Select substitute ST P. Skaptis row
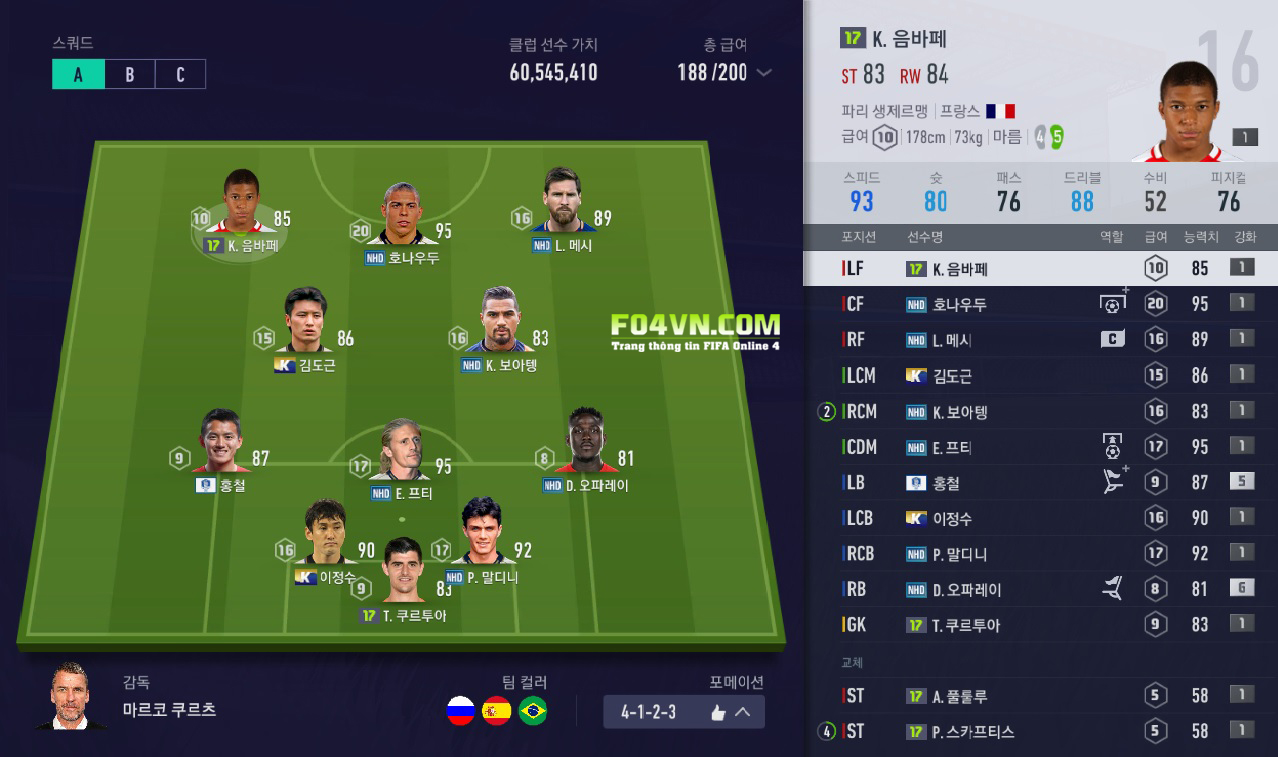The width and height of the screenshot is (1278, 757). (1040, 731)
